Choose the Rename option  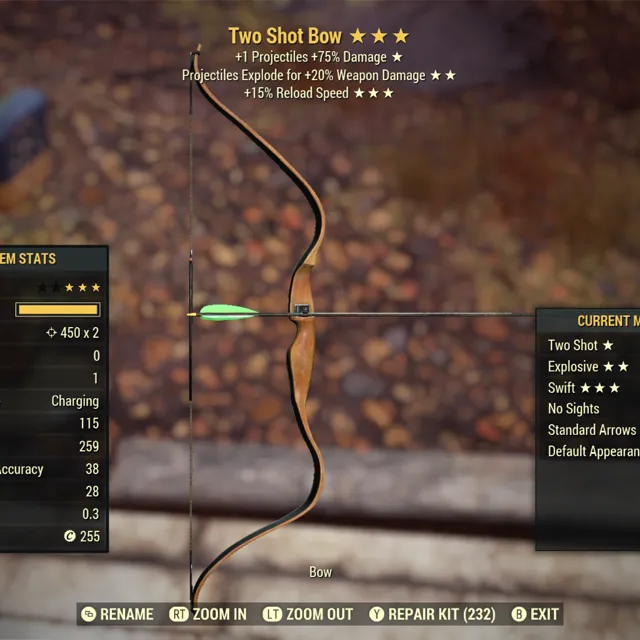coord(118,614)
